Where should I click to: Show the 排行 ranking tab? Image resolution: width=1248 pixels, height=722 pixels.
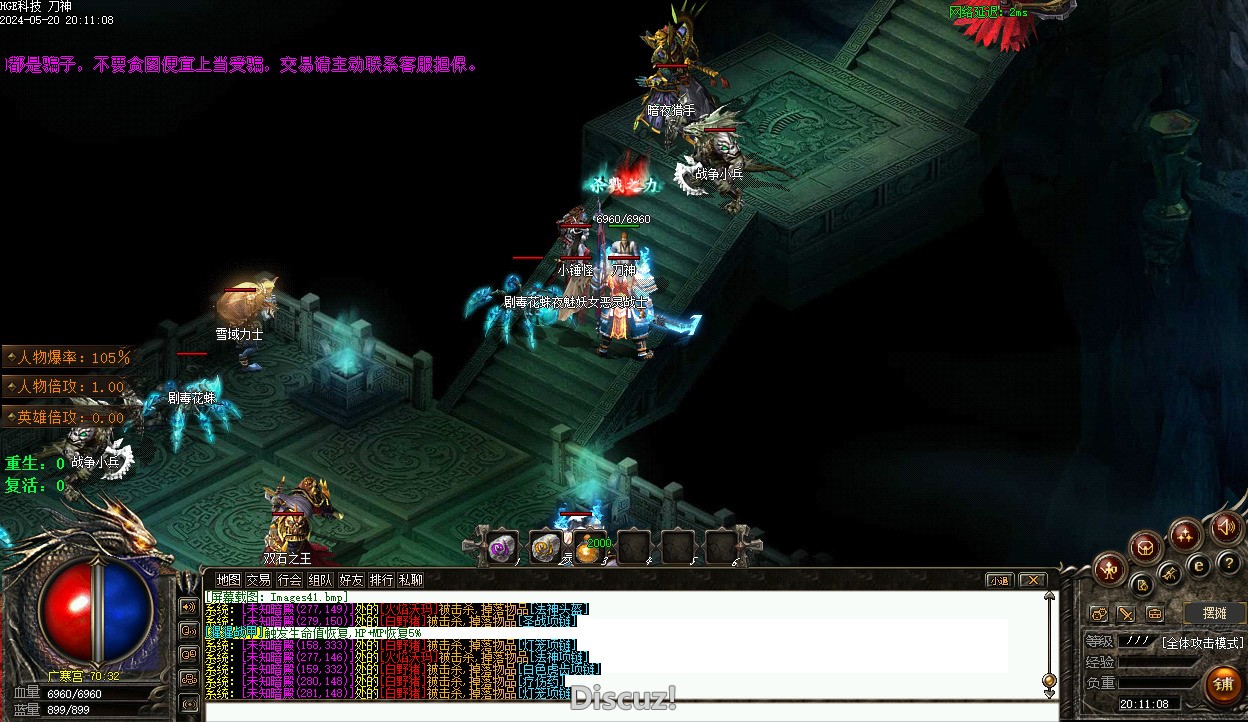click(x=381, y=579)
